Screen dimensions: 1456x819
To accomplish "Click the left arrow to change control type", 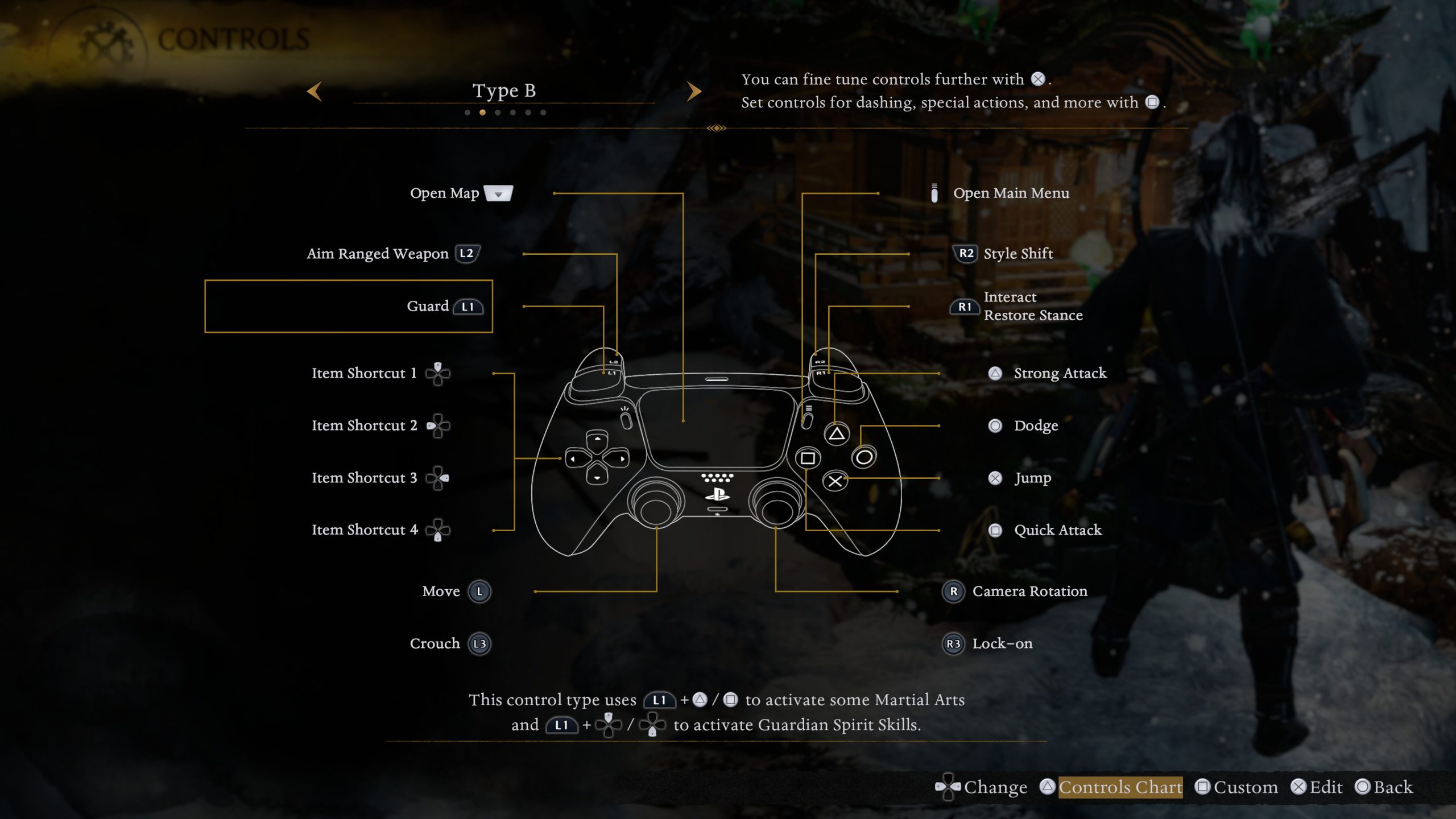I will [316, 92].
